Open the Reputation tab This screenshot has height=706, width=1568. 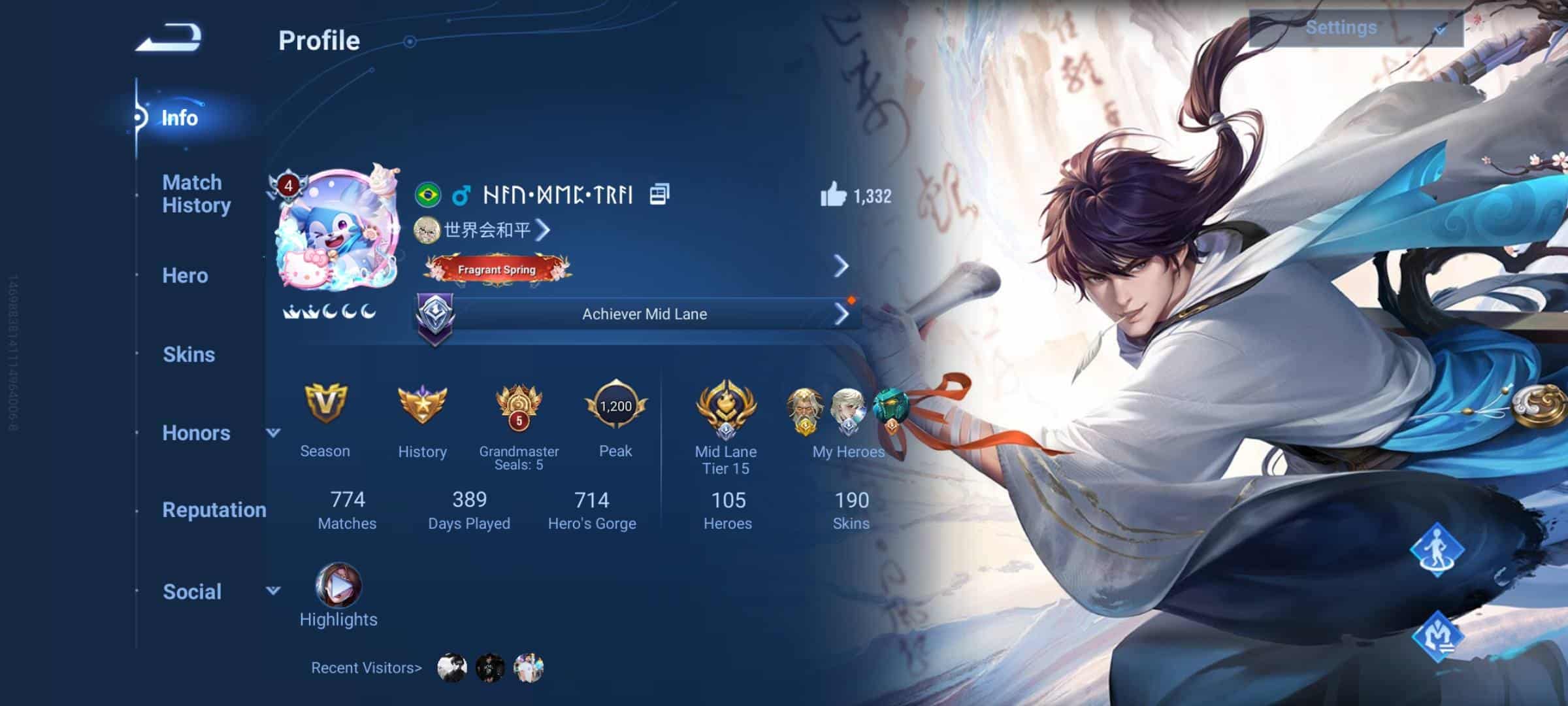(214, 510)
